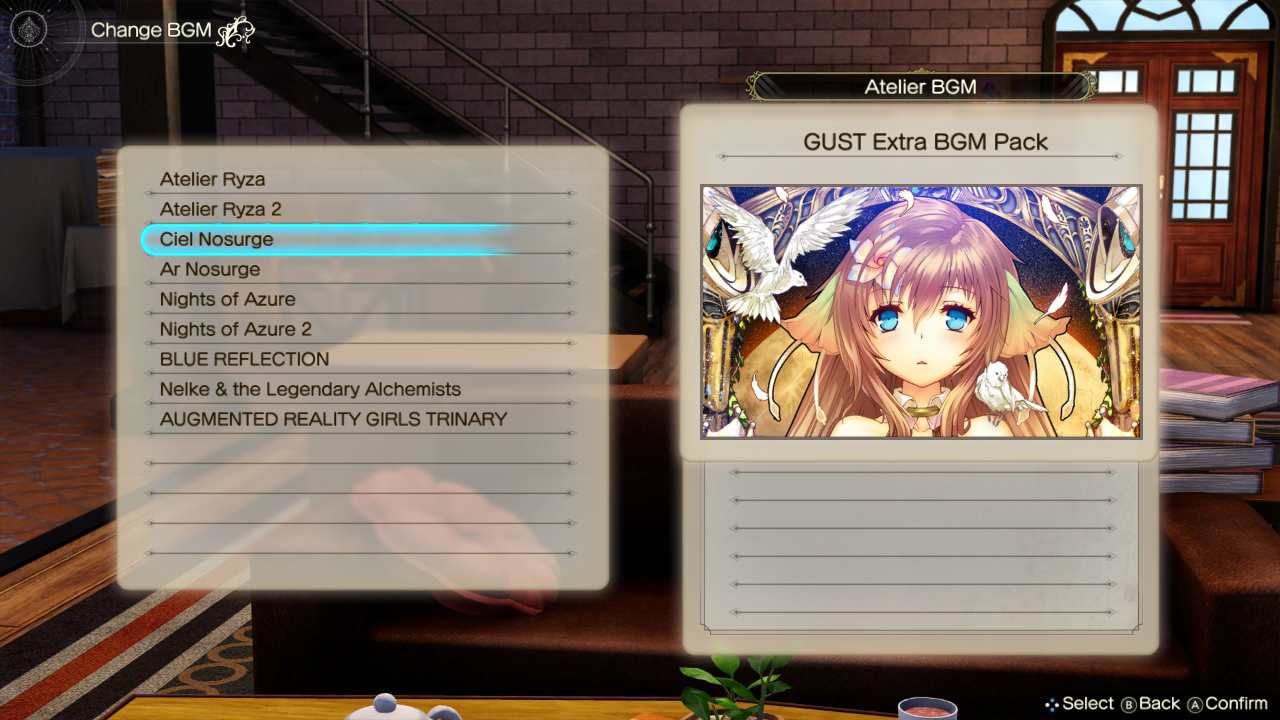
Task: Click the Change BGM title header
Action: 151,30
